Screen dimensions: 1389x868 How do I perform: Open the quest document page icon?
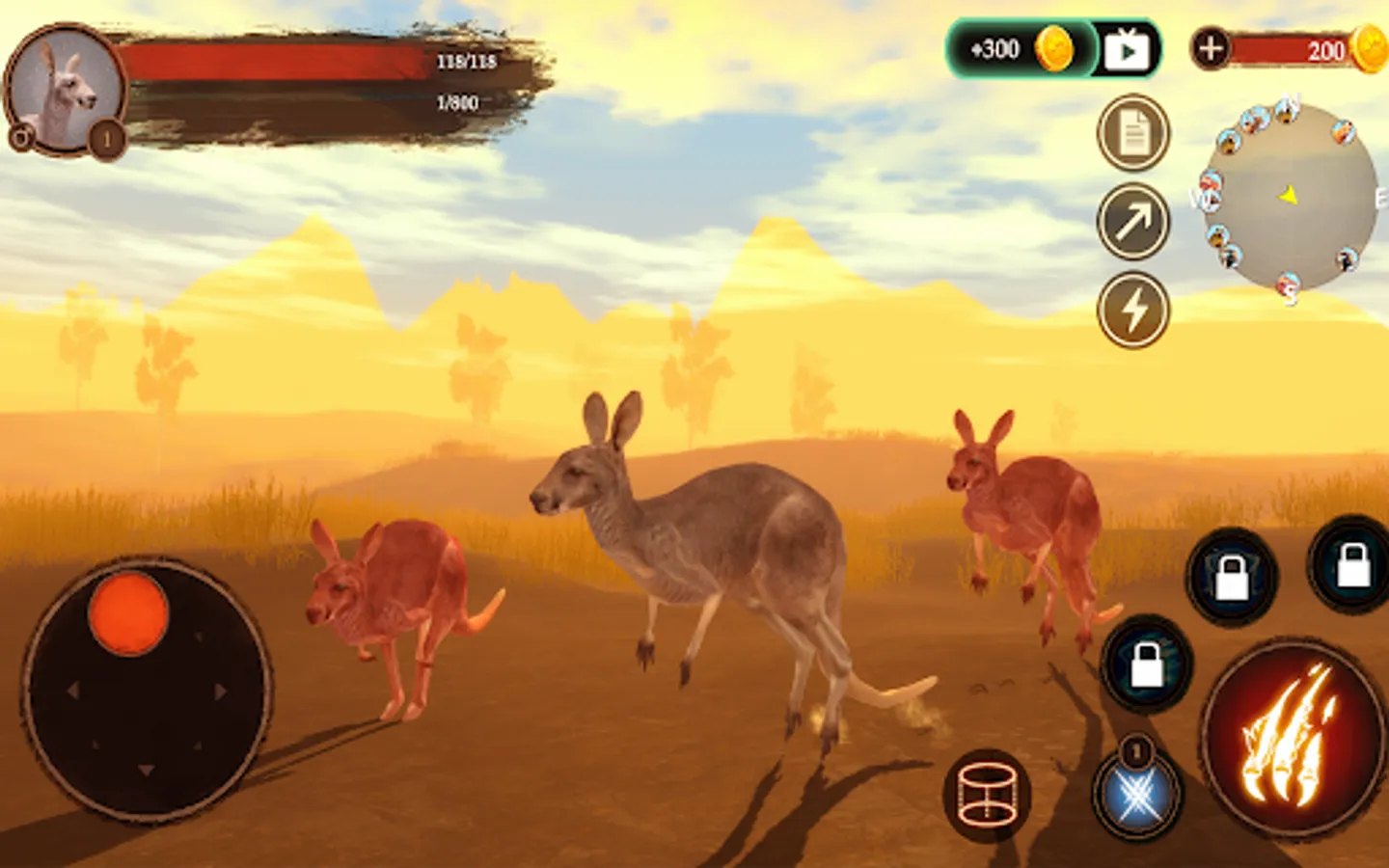[1133, 133]
